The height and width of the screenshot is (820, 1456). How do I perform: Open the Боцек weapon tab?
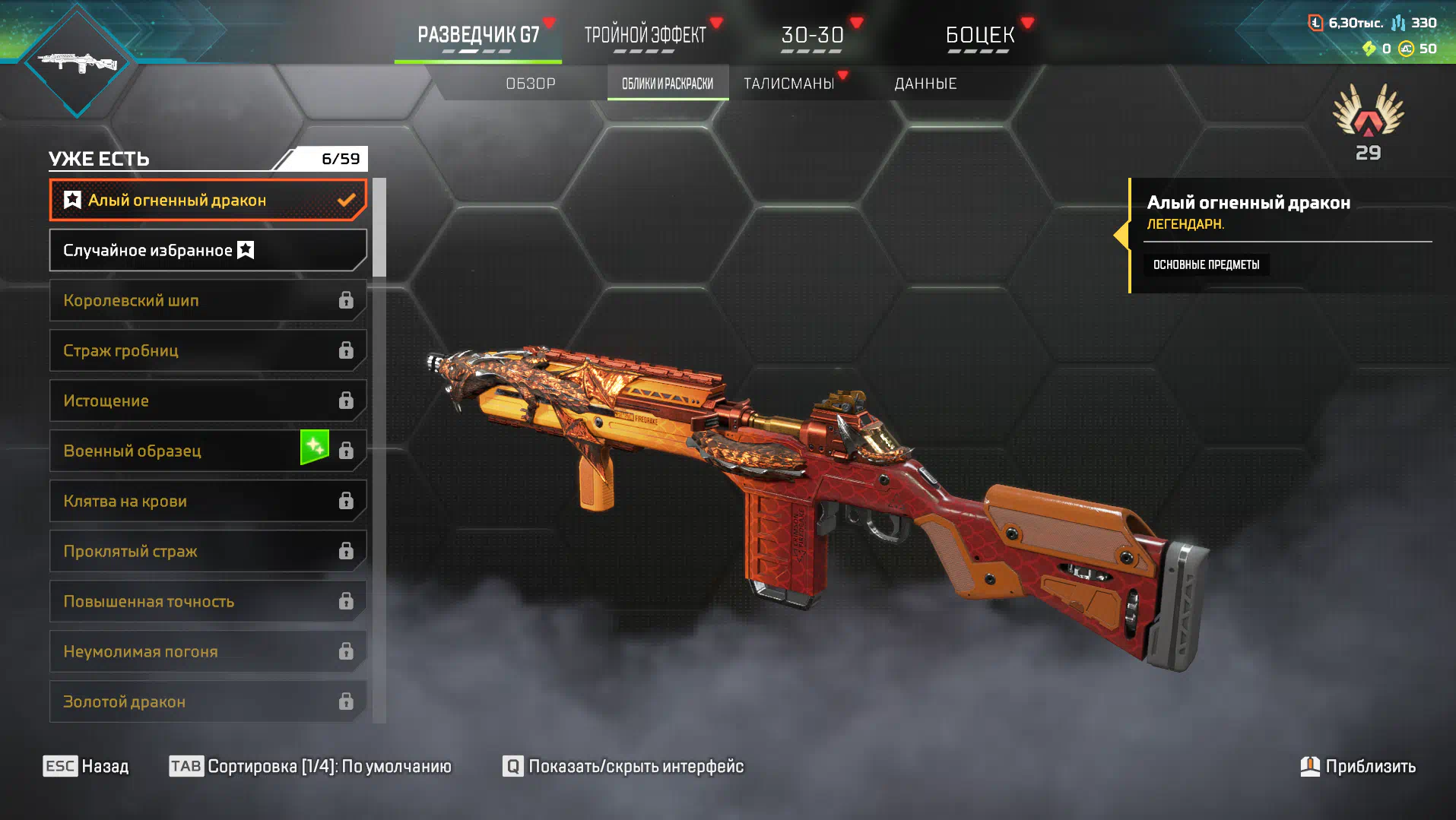979,36
